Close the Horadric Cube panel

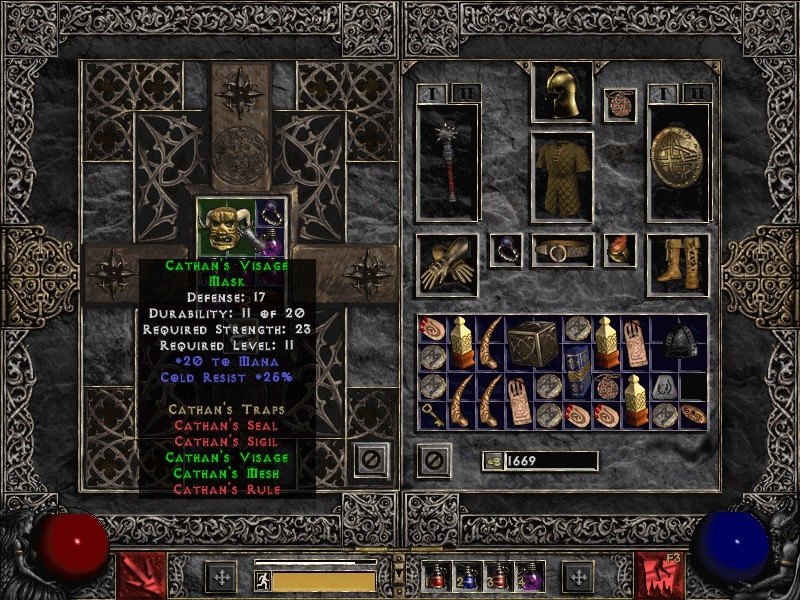(371, 459)
